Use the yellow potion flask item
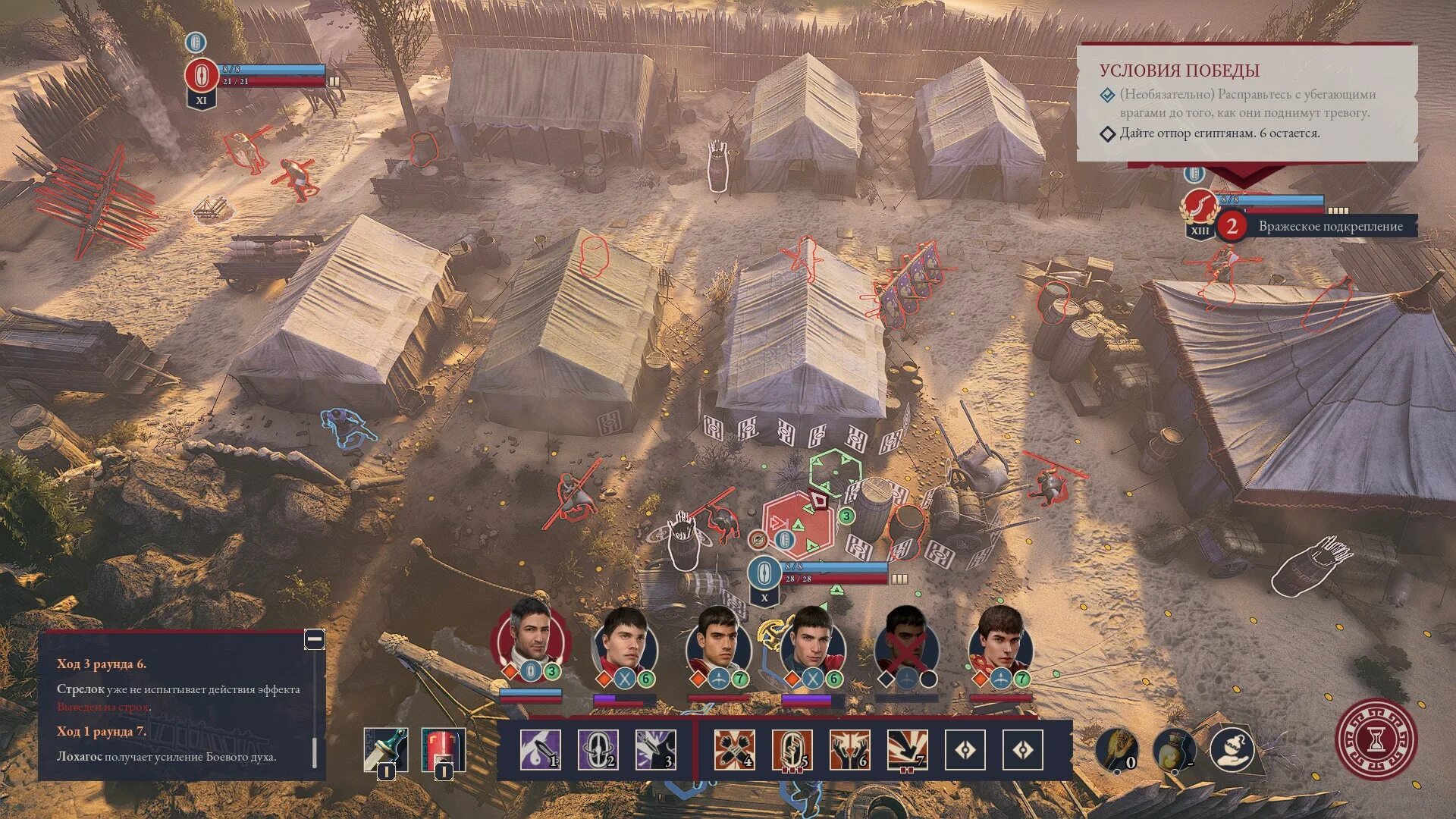 click(x=1174, y=749)
